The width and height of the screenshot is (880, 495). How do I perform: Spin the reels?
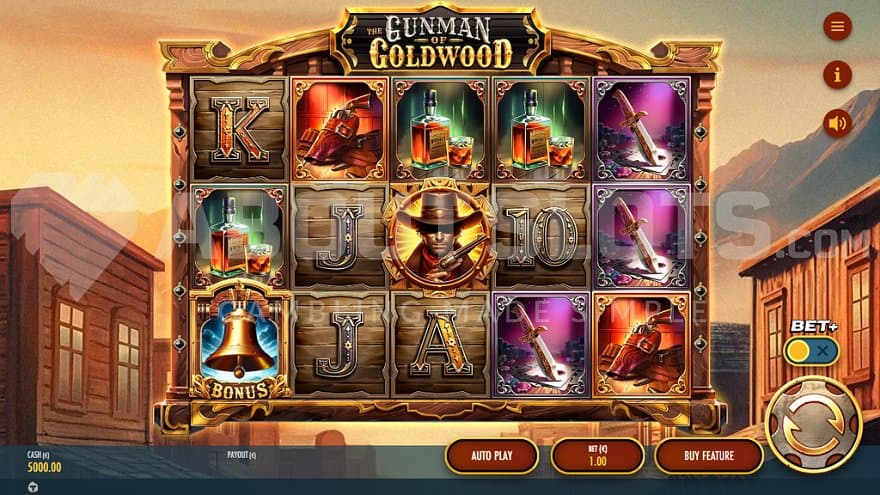(x=813, y=424)
